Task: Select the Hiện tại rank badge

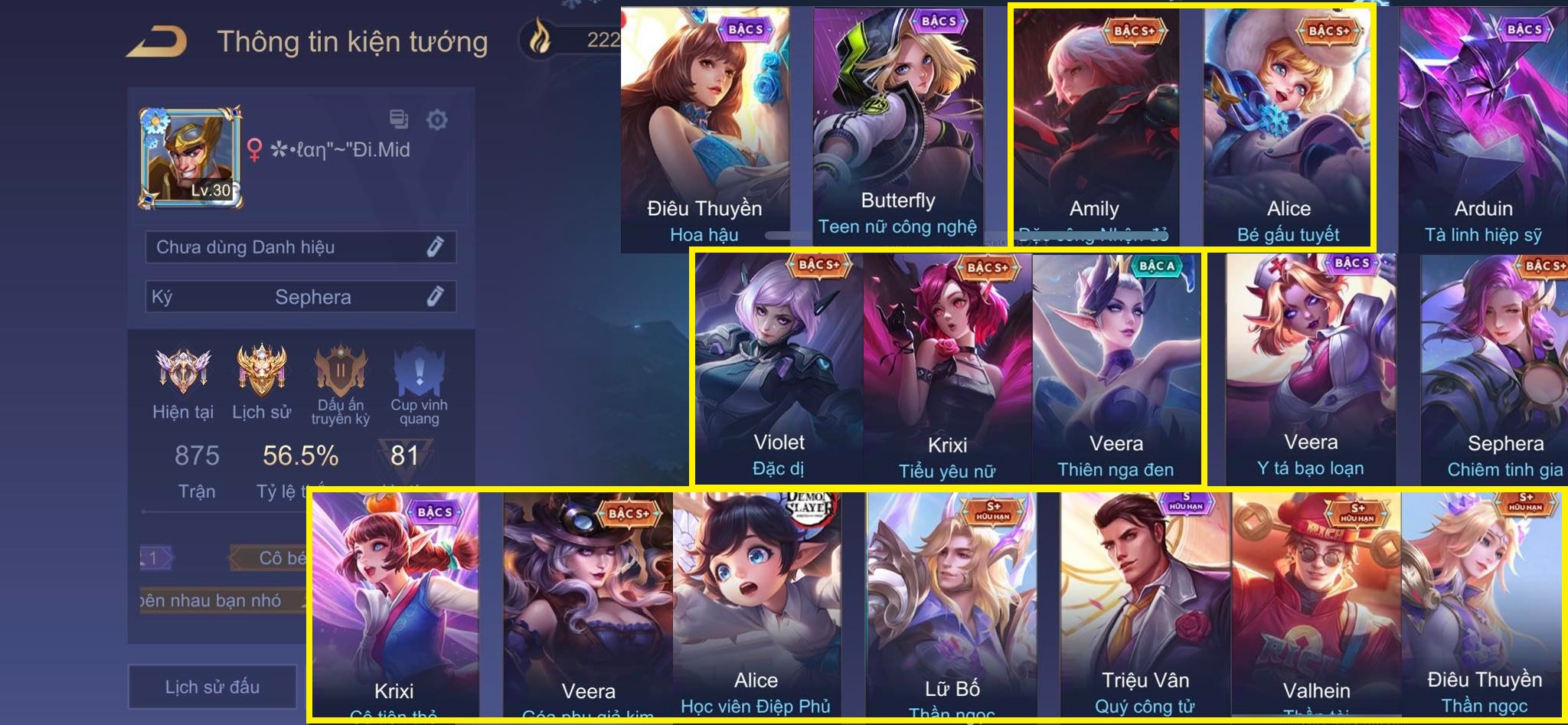Action: pos(182,370)
